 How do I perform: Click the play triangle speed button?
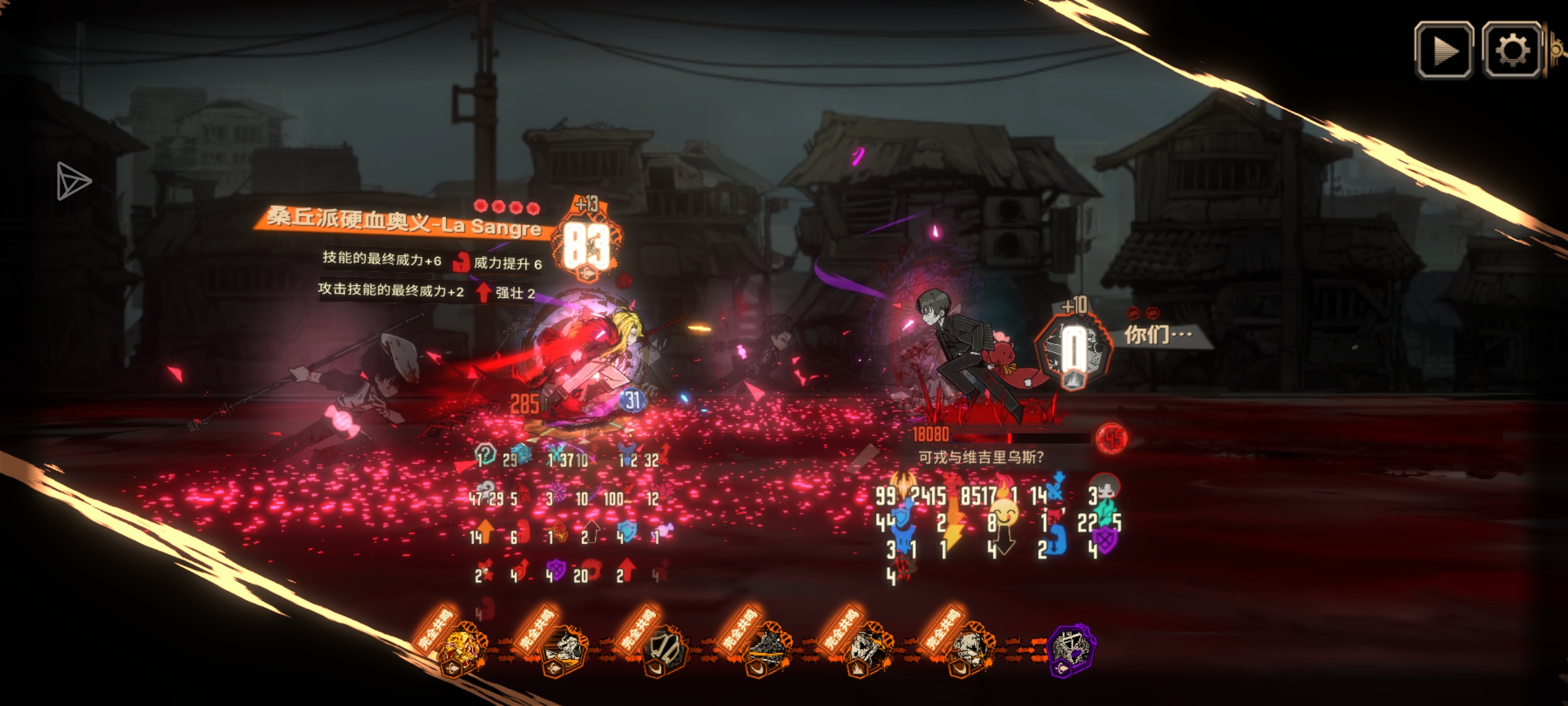point(1444,50)
